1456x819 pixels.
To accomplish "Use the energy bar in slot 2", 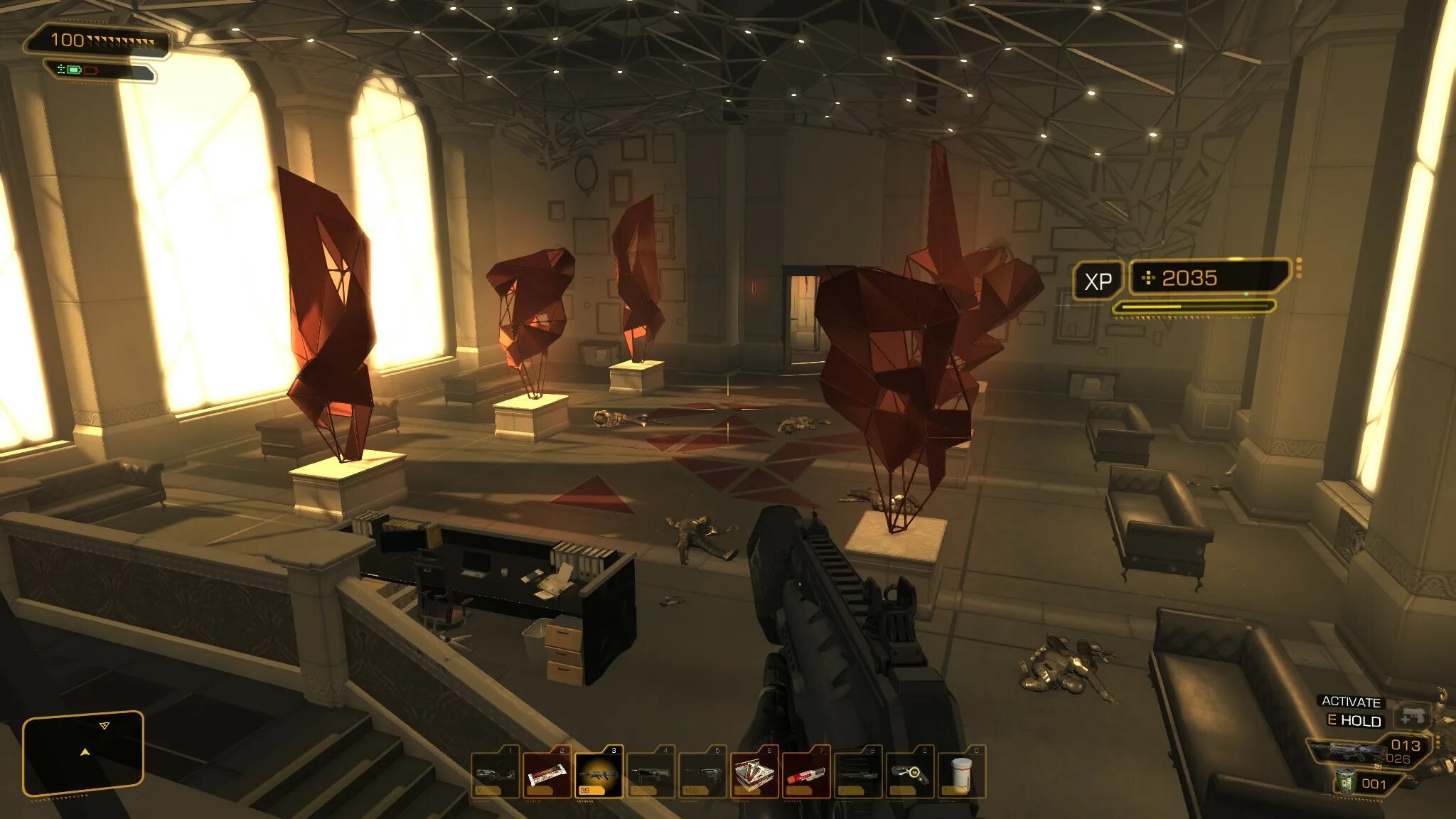I will tap(547, 773).
